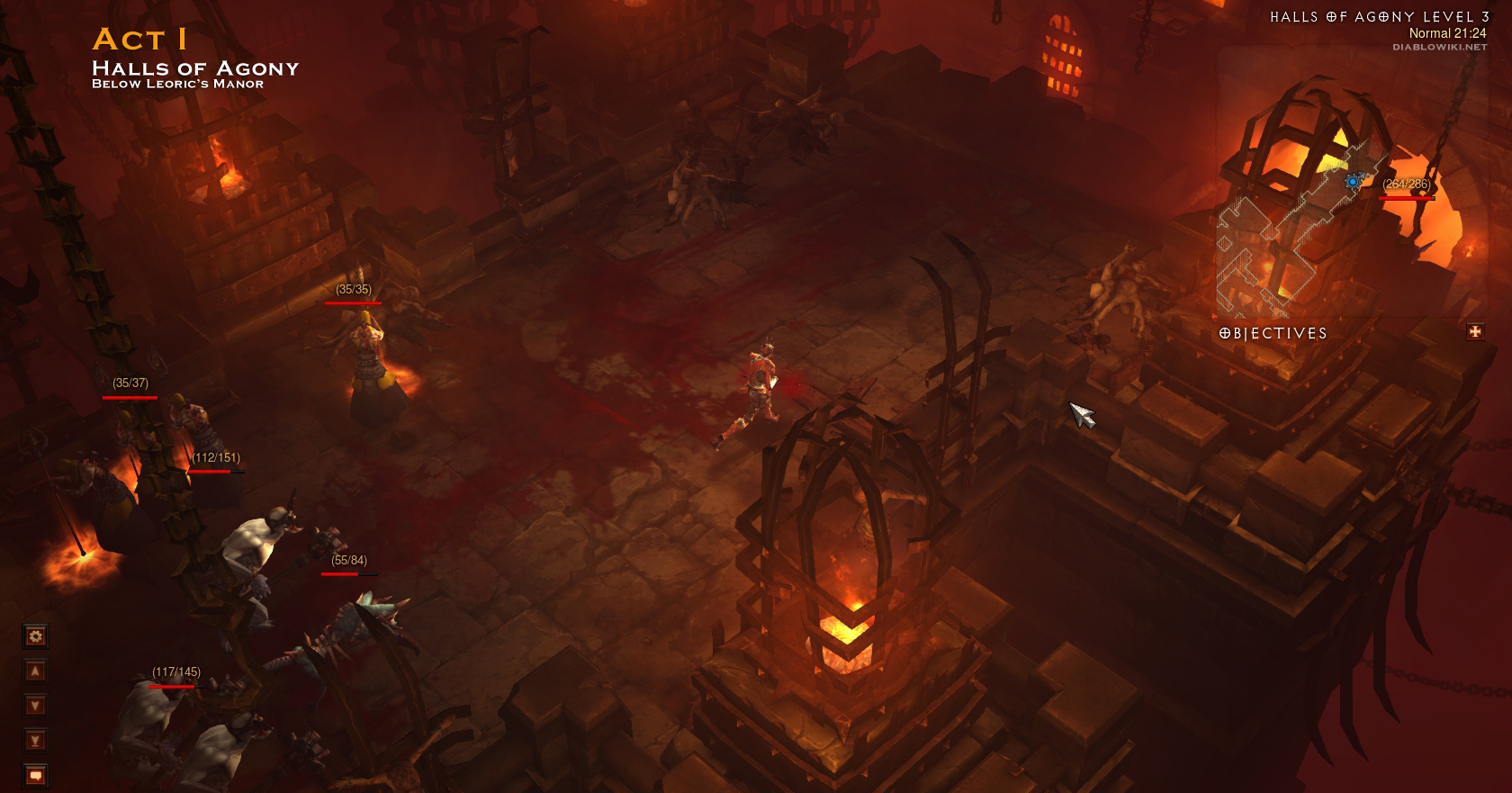Toggle the chat window speech bubble button
This screenshot has height=793, width=1512.
35,775
